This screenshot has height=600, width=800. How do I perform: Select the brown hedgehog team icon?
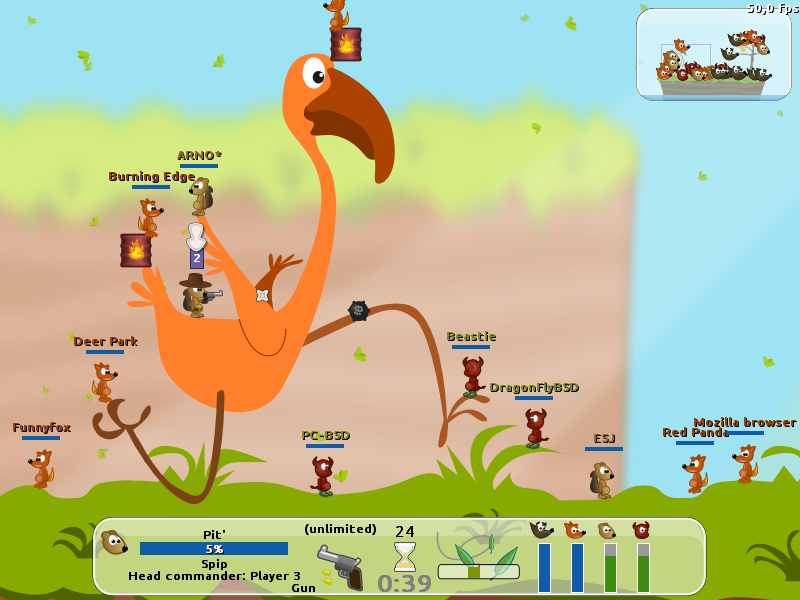click(x=608, y=530)
